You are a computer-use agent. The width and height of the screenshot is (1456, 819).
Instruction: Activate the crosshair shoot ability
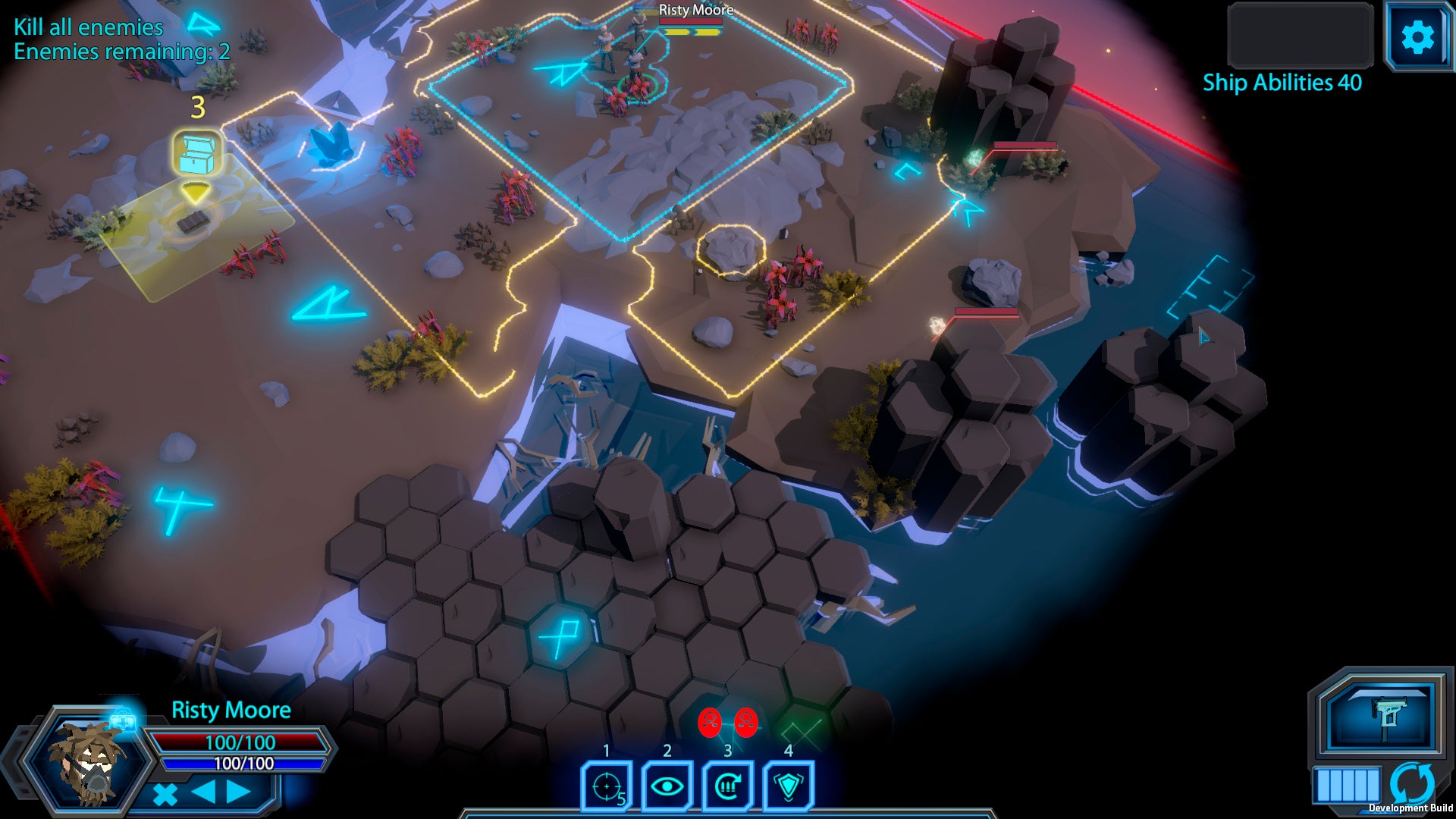(x=607, y=786)
